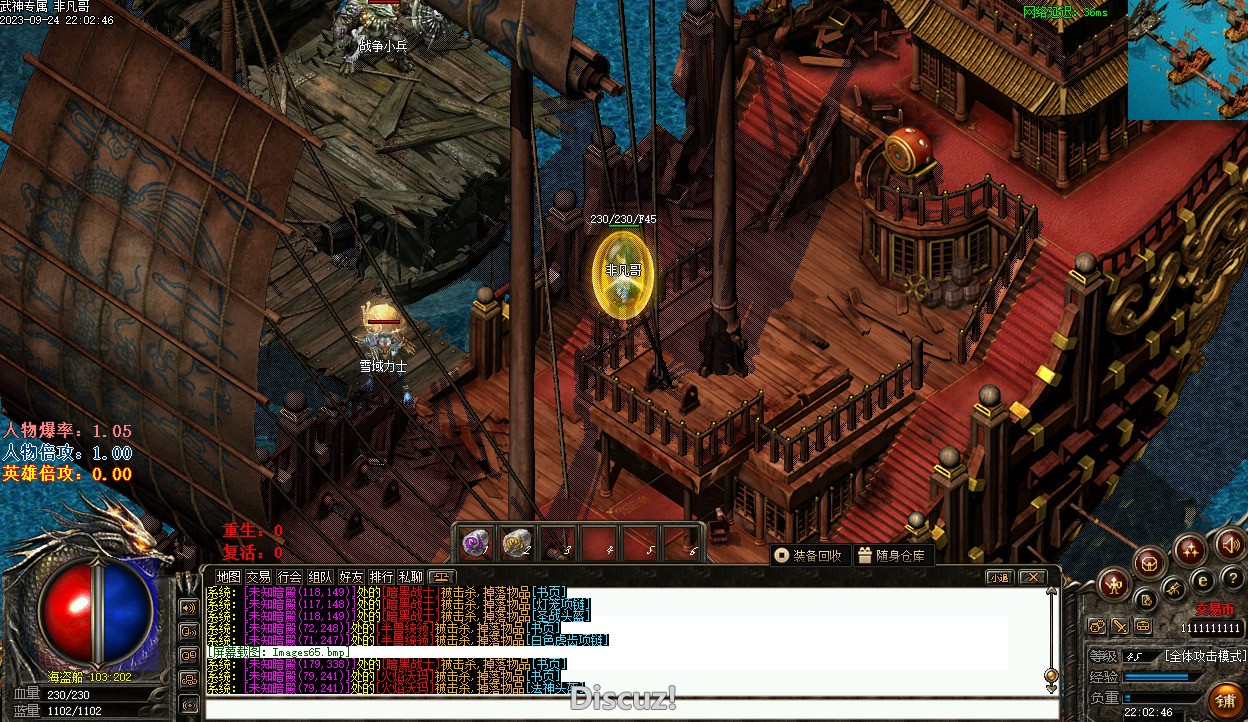Open the 随身仓库 portable warehouse
Image resolution: width=1248 pixels, height=722 pixels.
click(x=891, y=556)
